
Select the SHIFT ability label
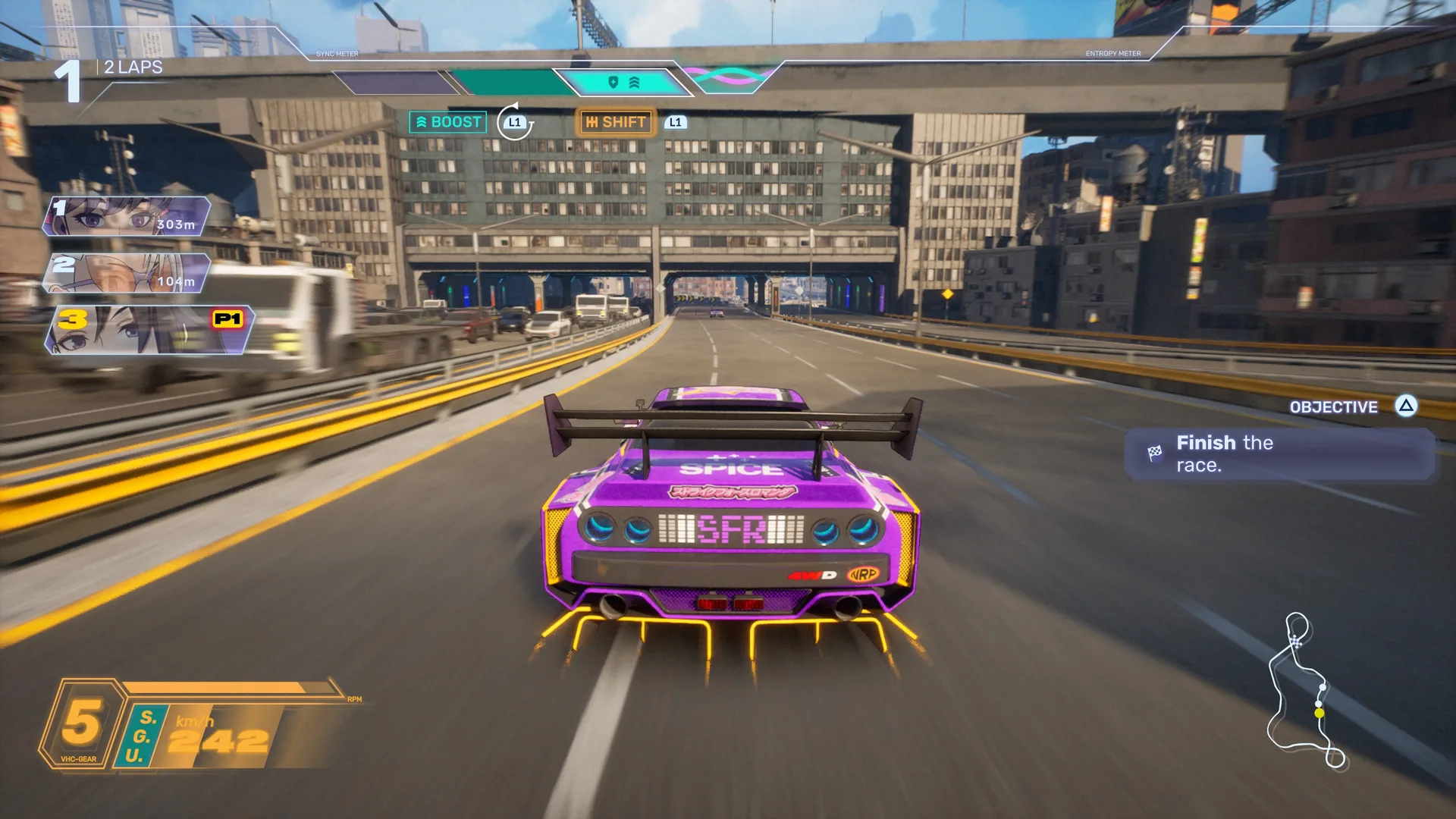point(616,122)
